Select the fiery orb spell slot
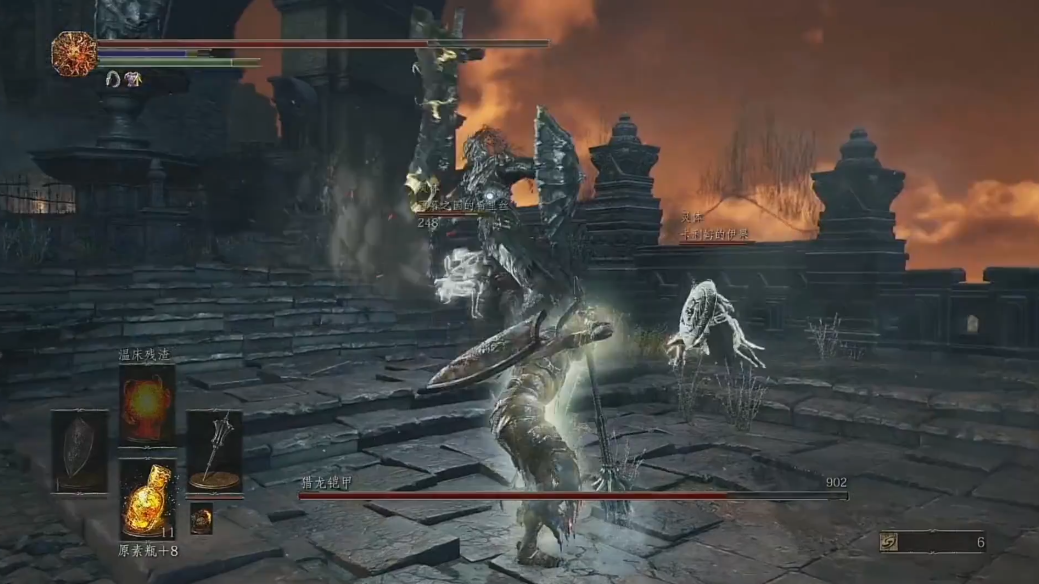This screenshot has height=584, width=1039. coord(147,404)
